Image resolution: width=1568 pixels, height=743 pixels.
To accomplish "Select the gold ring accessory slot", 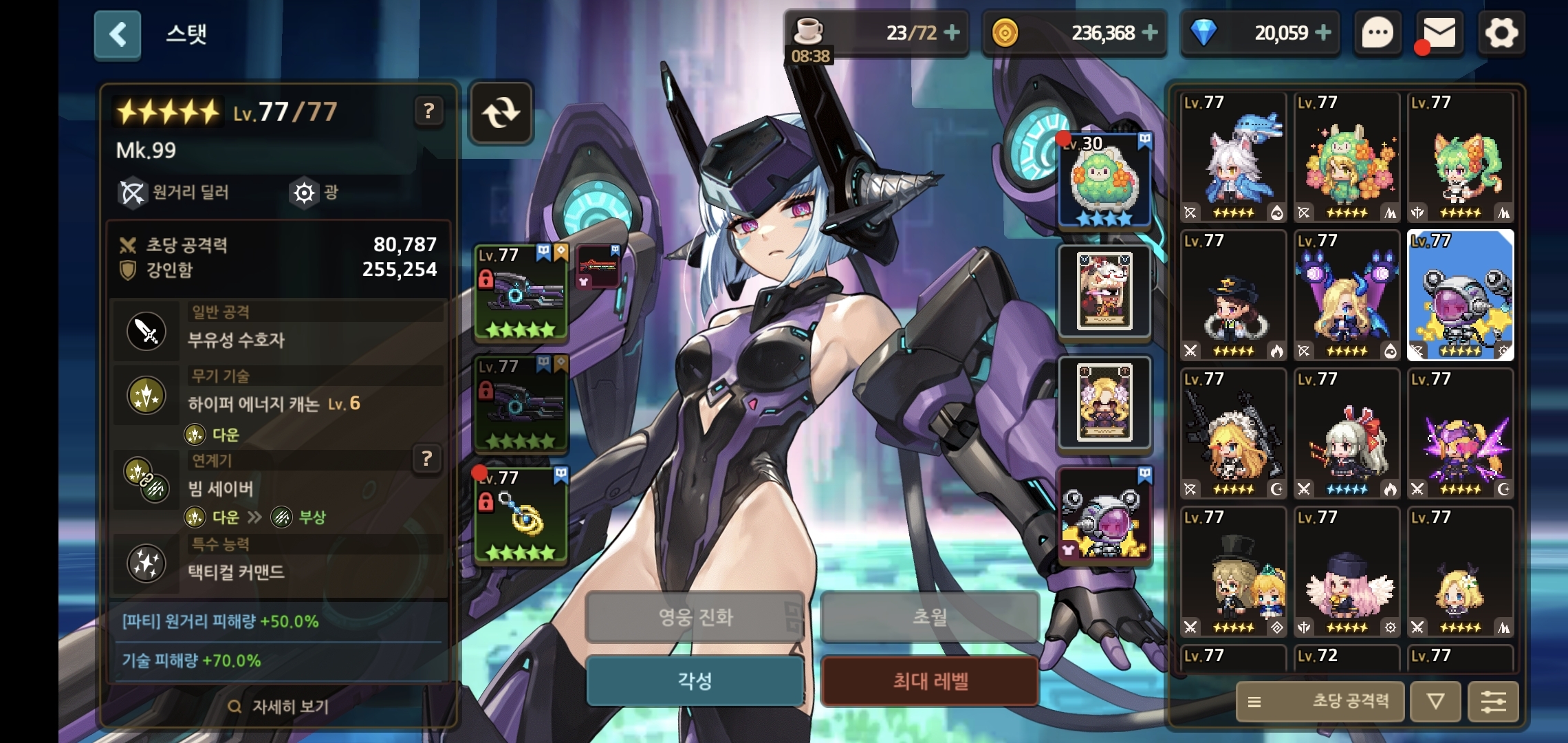I will (521, 515).
